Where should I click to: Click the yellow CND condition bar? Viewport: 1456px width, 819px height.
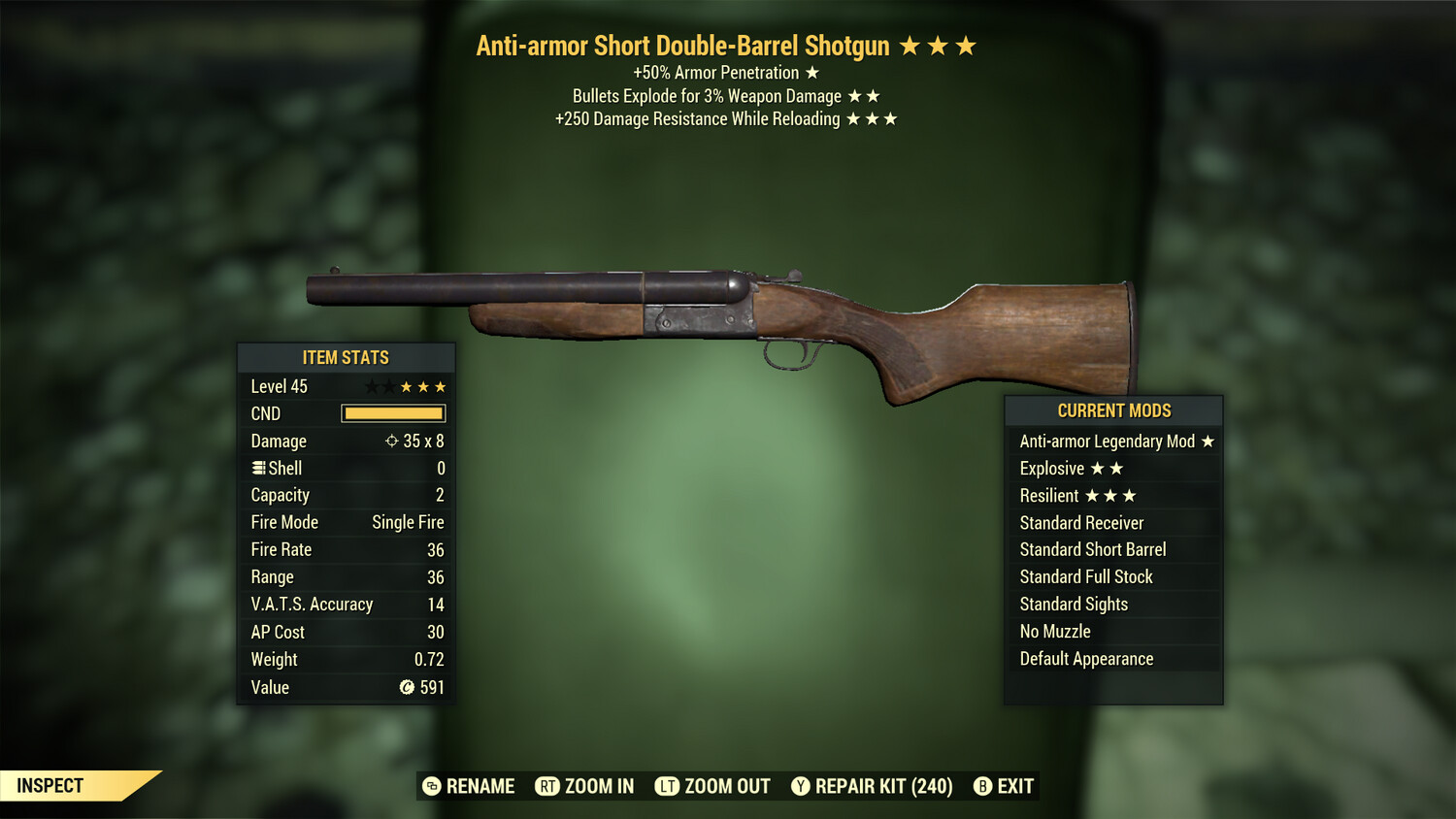pyautogui.click(x=392, y=413)
